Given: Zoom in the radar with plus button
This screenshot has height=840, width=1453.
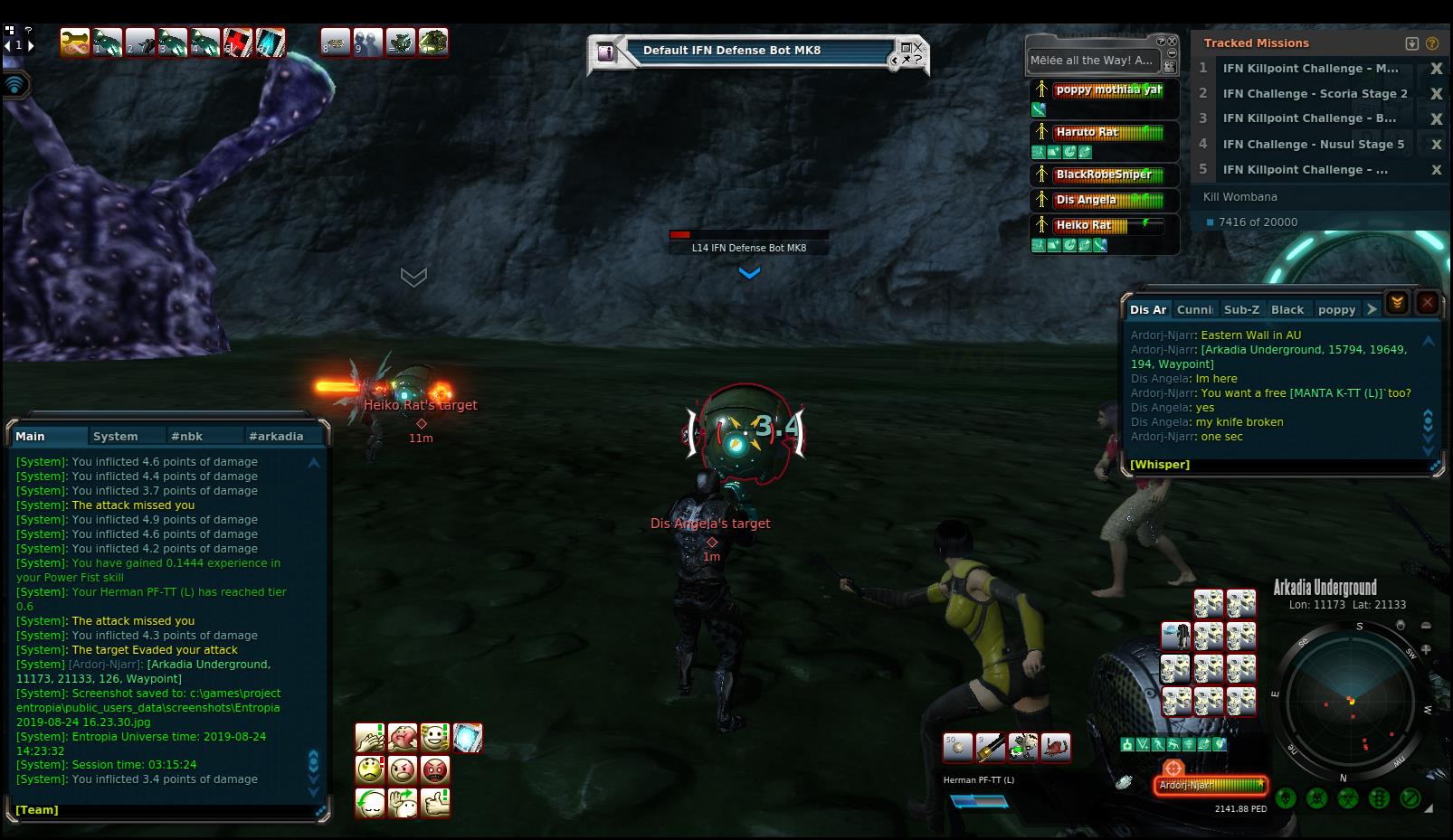Looking at the screenshot, I should (1426, 649).
